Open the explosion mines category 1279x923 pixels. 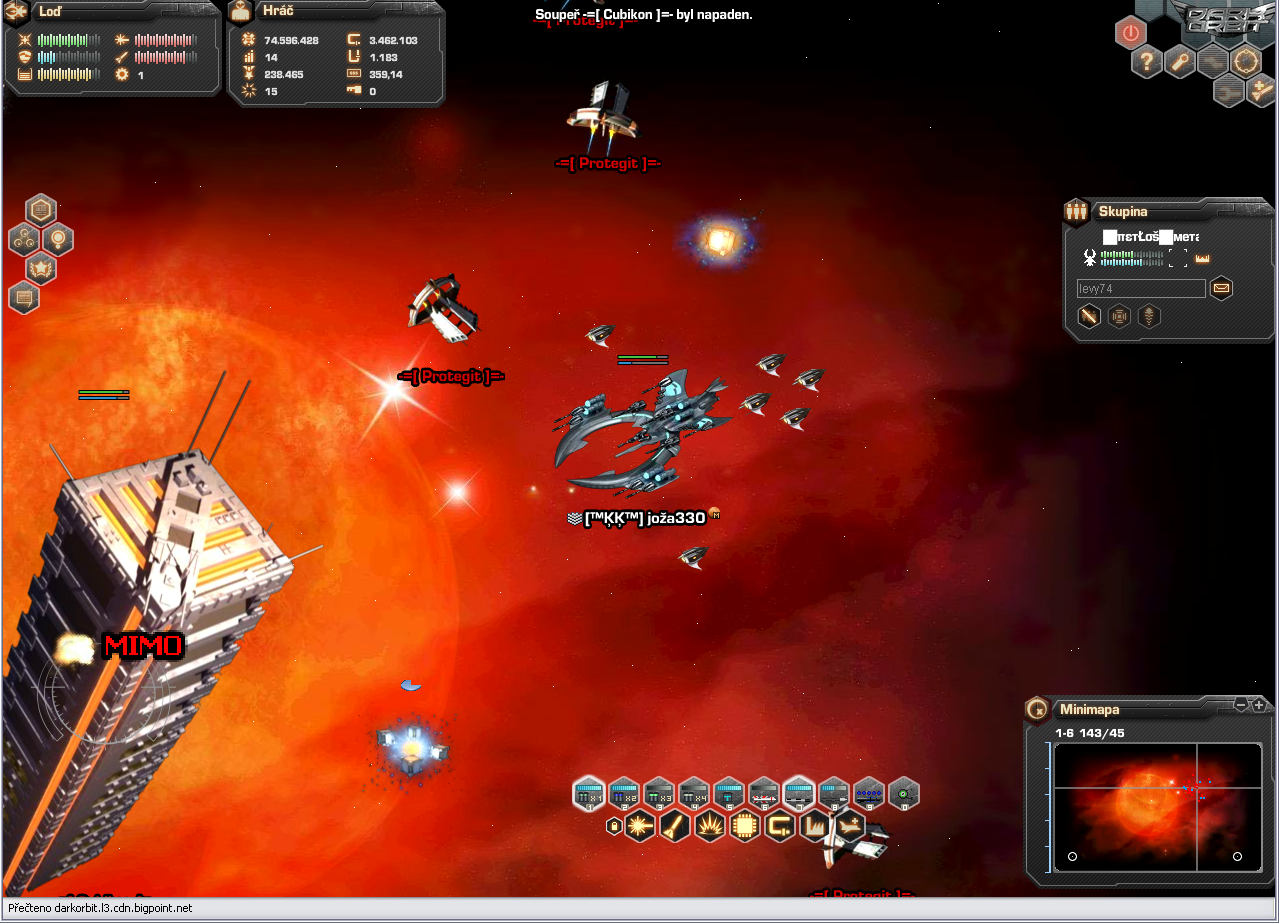pyautogui.click(x=709, y=826)
